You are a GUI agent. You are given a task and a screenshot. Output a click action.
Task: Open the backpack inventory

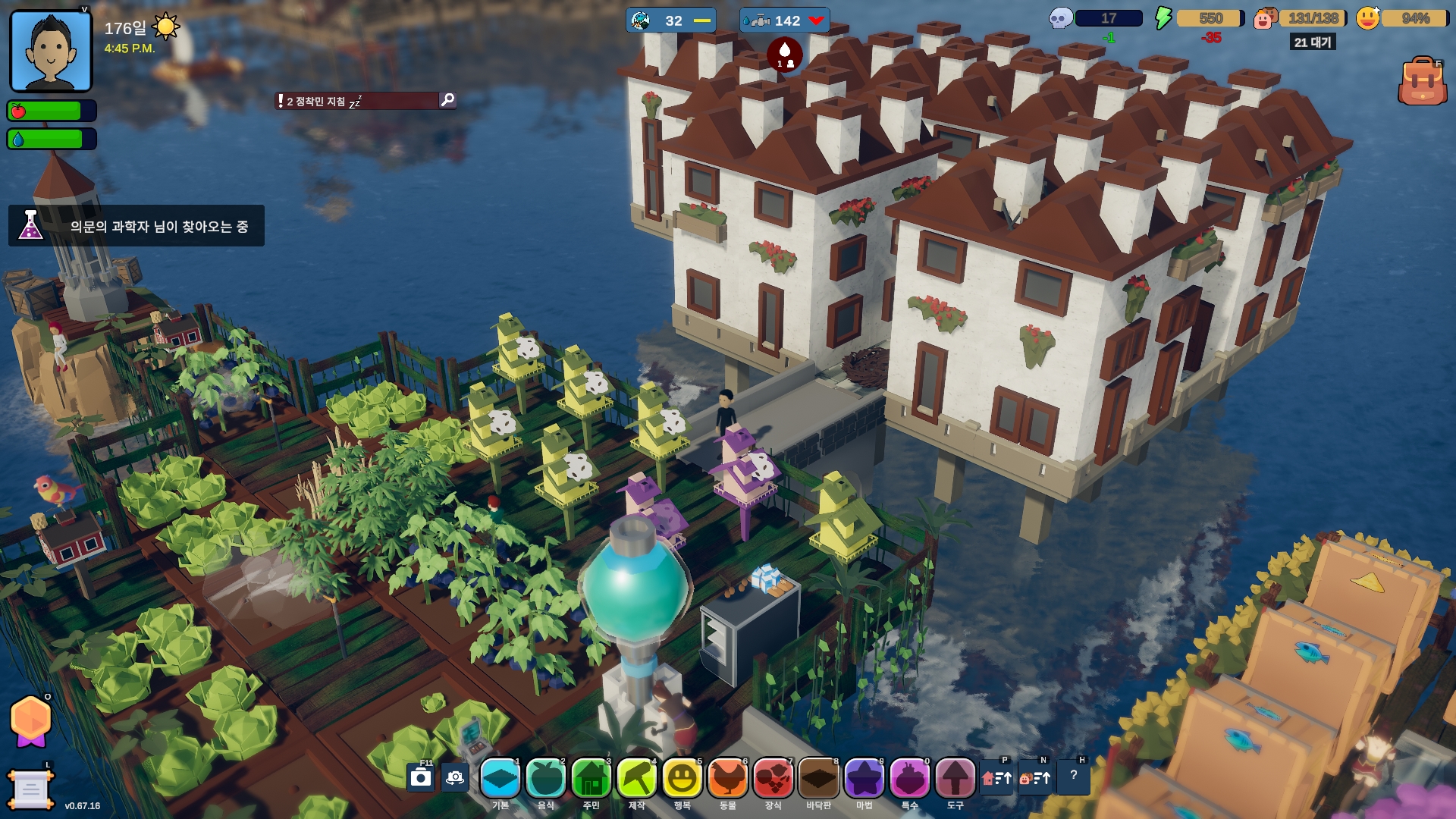tap(1422, 82)
